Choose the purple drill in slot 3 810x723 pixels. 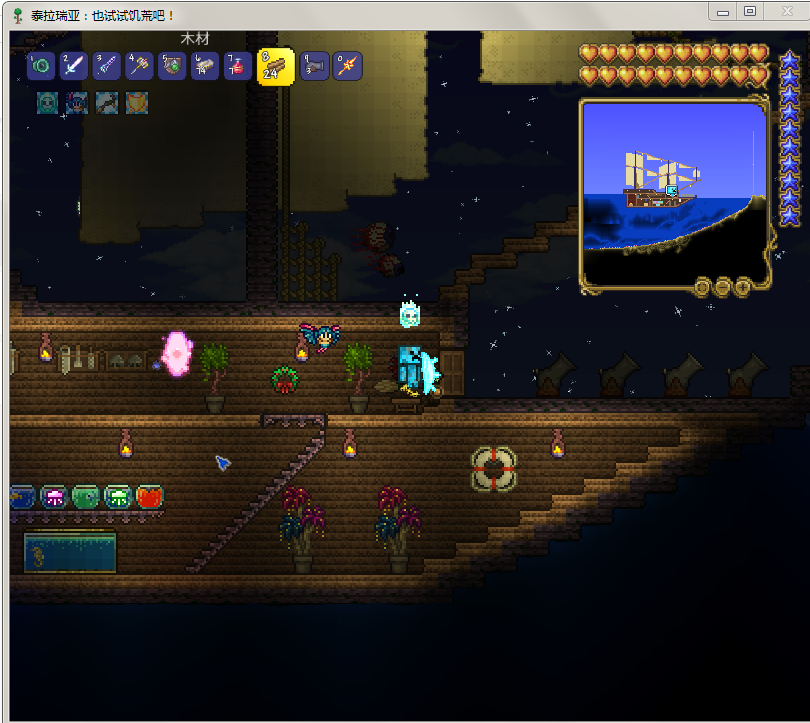click(107, 66)
